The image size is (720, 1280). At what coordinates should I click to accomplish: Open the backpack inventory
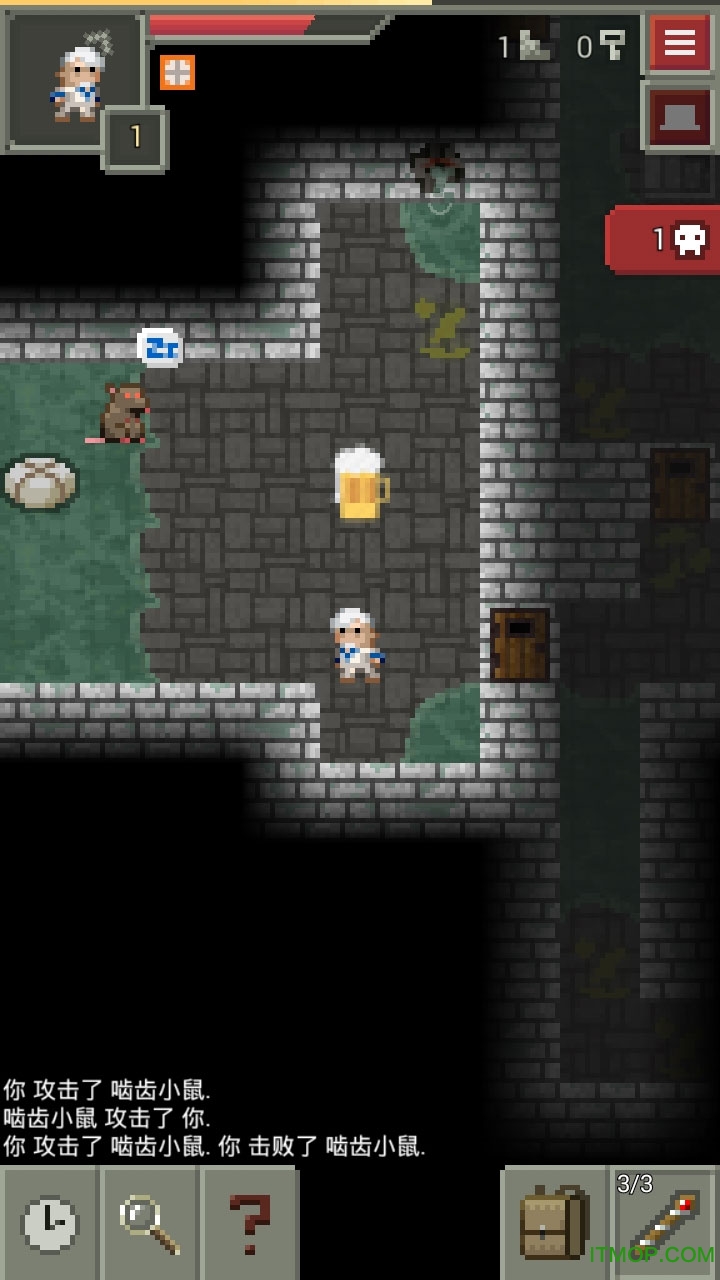553,1222
